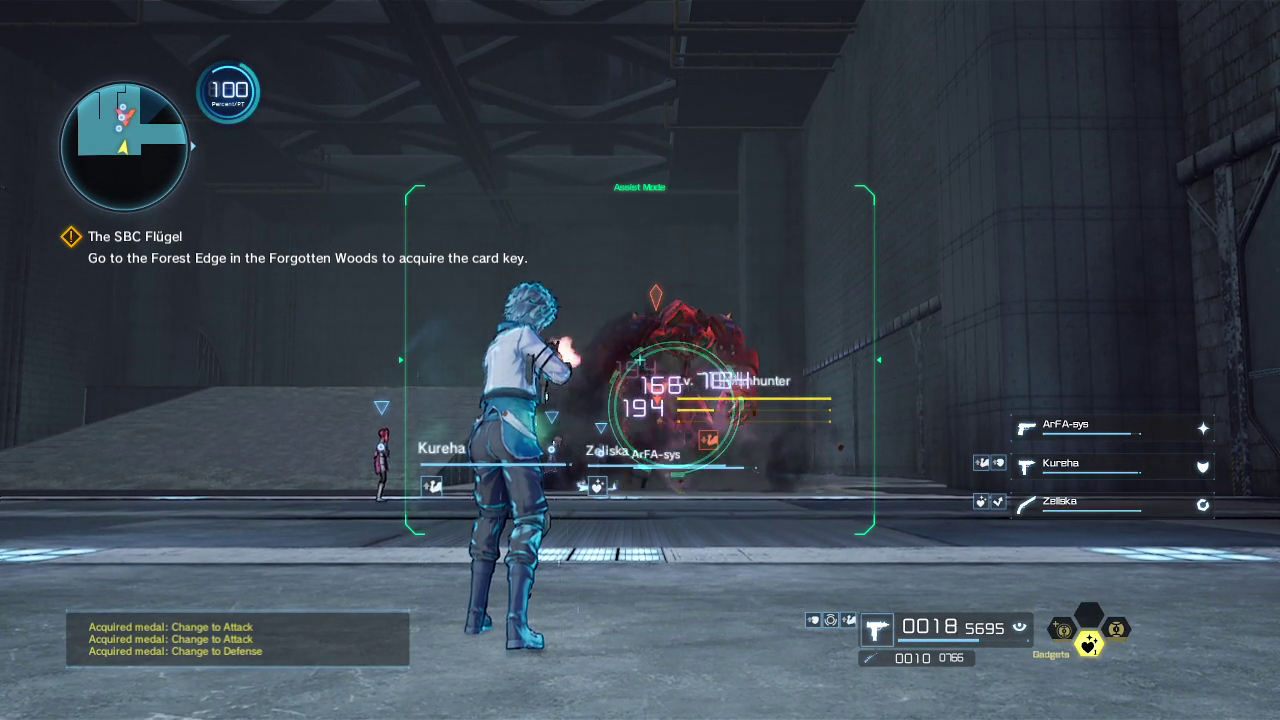Select ArFA-sys in the party list
The height and width of the screenshot is (720, 1280).
tap(1066, 425)
